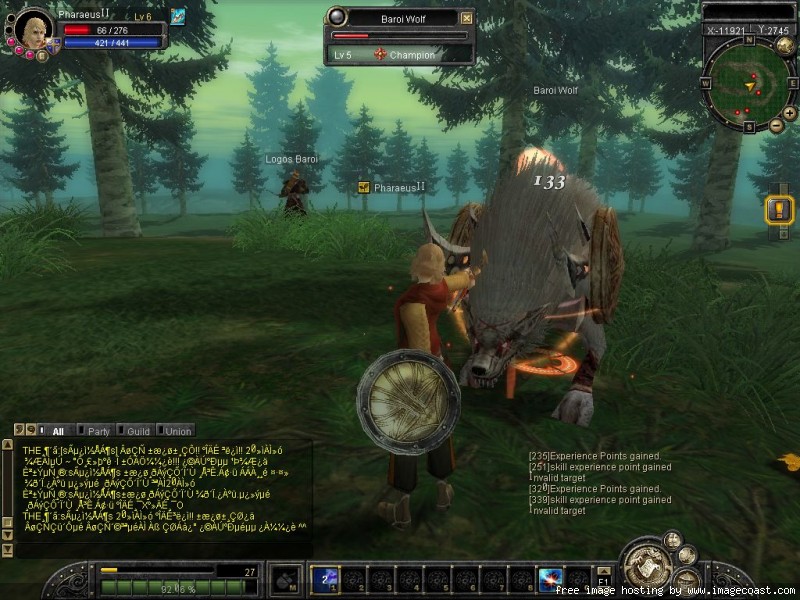Screen dimensions: 800x600
Task: Zoom out the minimap with minus button
Action: [776, 125]
